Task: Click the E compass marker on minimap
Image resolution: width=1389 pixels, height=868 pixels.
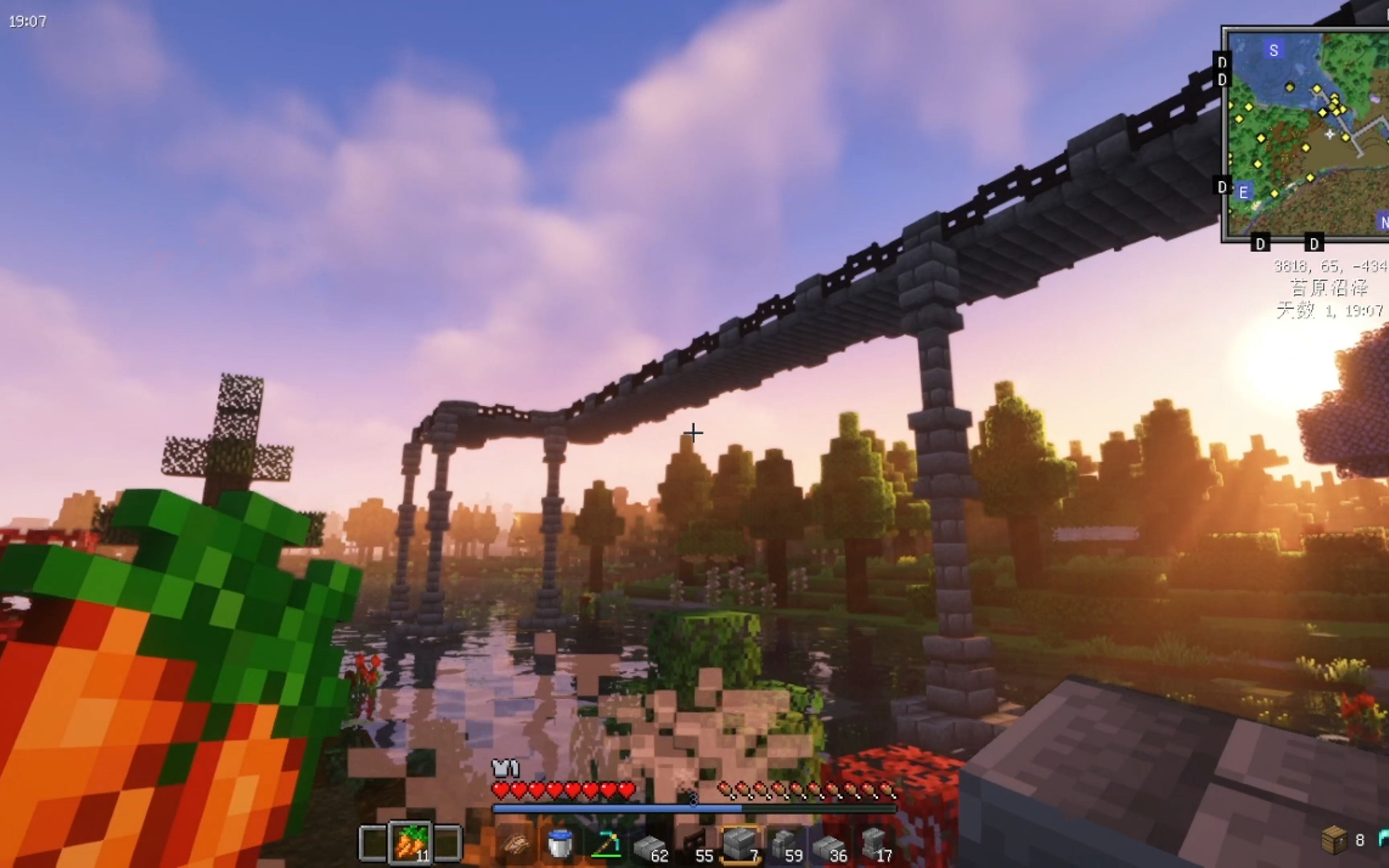Action: (1243, 192)
